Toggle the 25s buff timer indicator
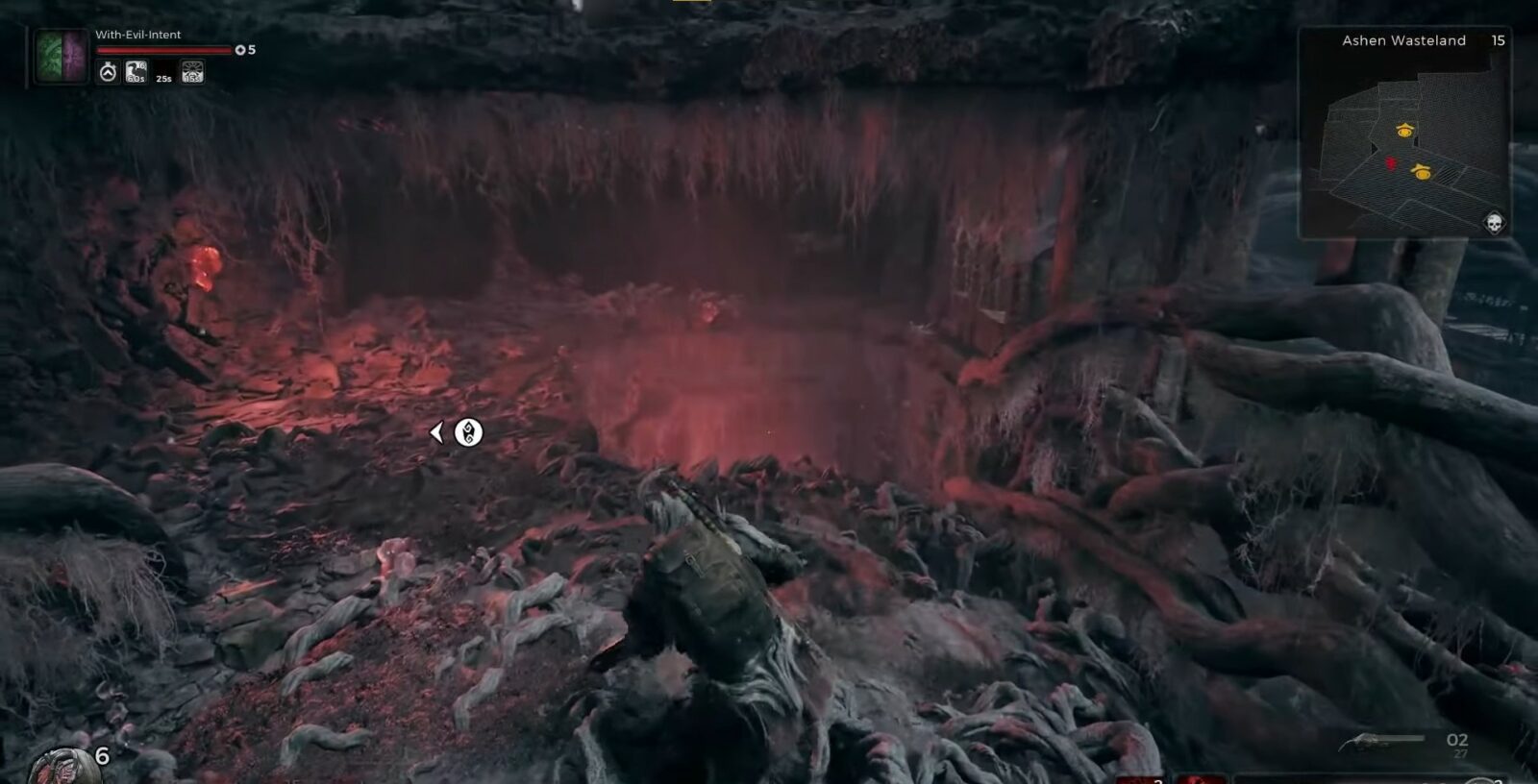Screen dimensions: 1538x784 pos(164,78)
